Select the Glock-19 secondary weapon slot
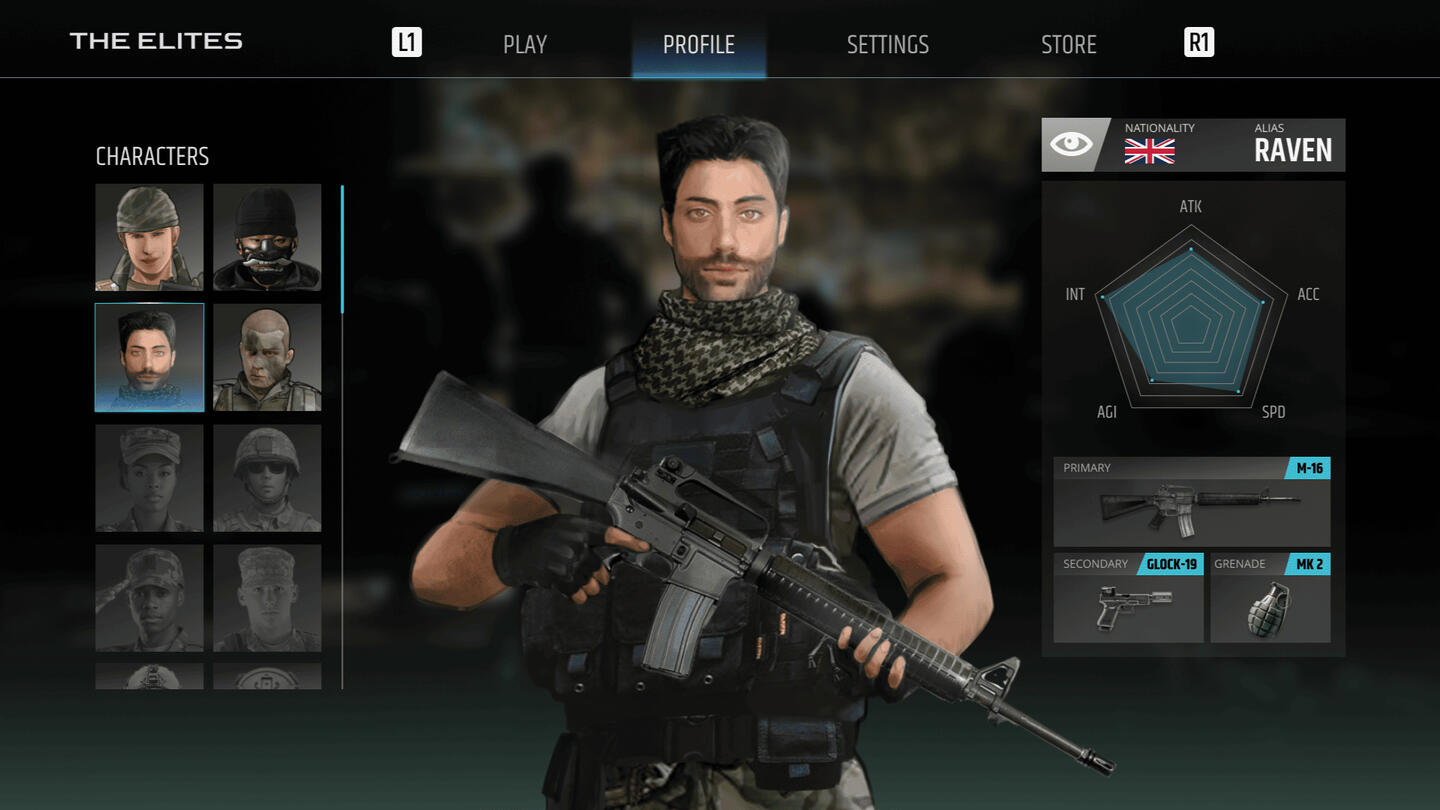 point(1128,598)
